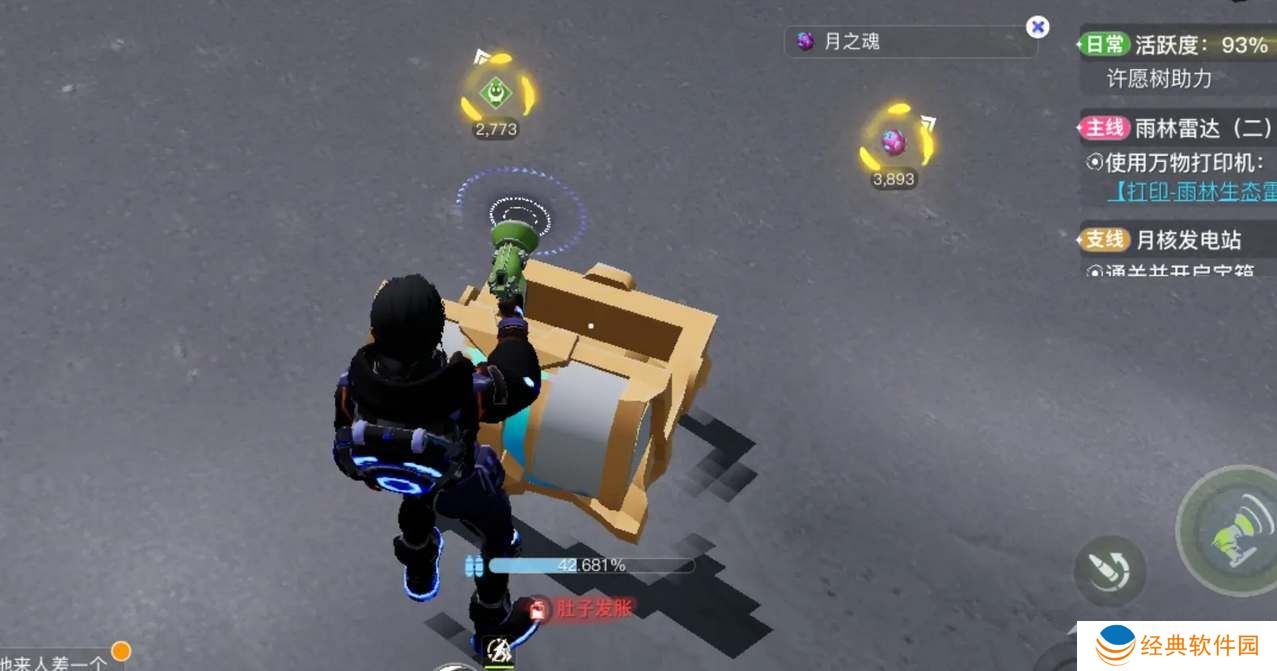Click the 经典软件园 watermark logo
This screenshot has height=671, width=1277.
point(1176,646)
